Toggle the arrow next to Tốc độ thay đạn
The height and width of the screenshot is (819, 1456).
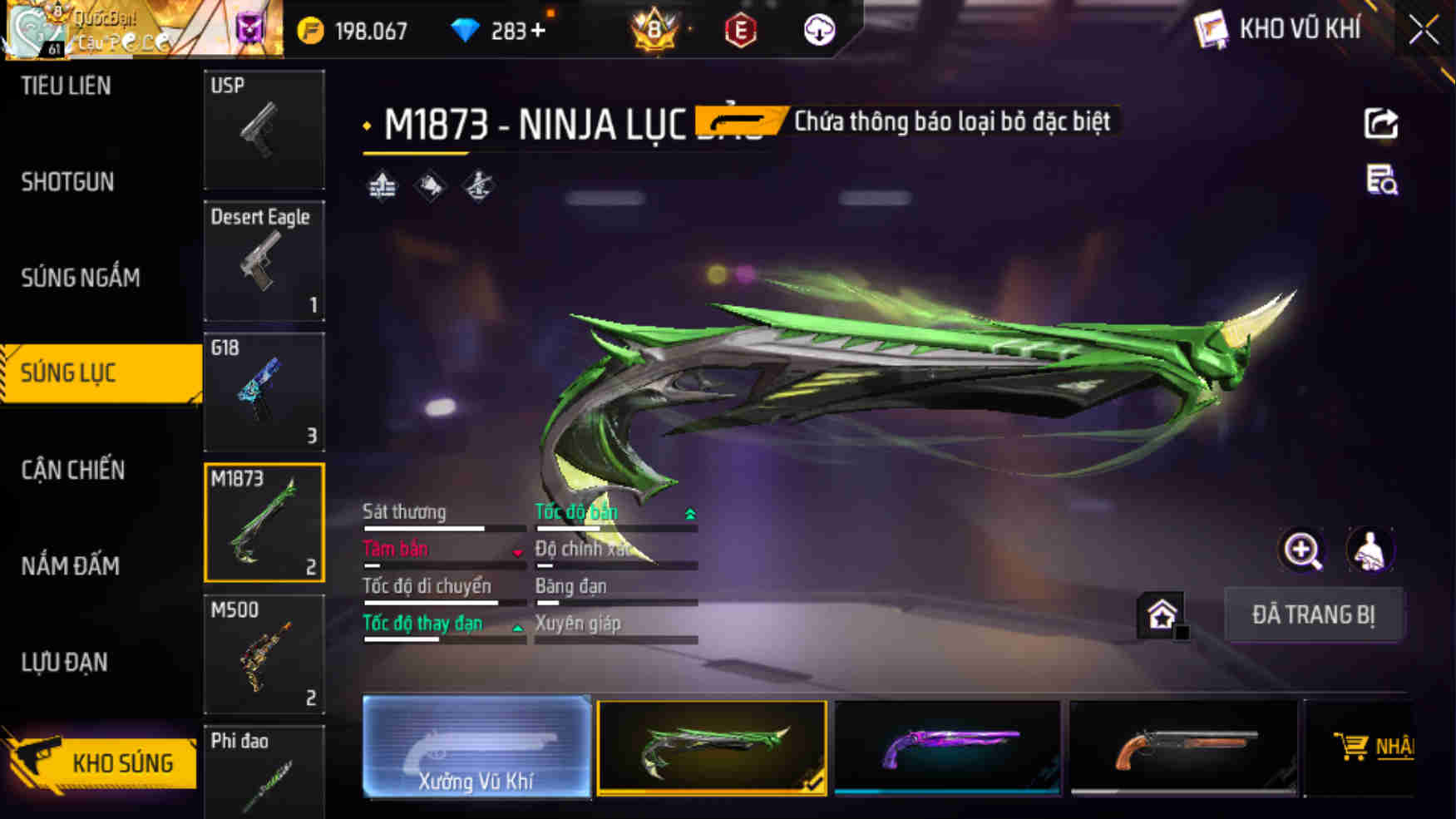[x=516, y=626]
